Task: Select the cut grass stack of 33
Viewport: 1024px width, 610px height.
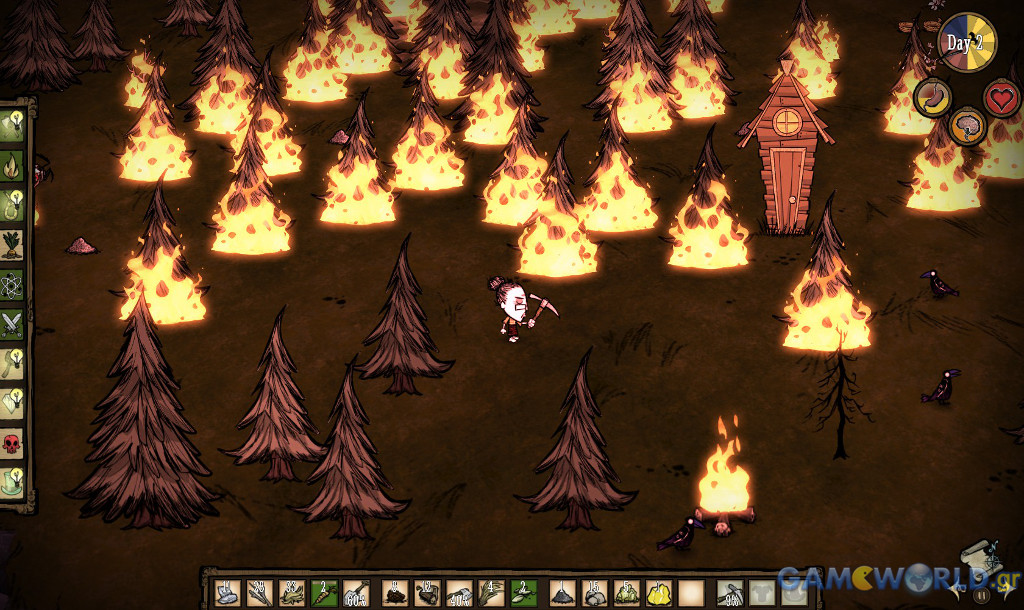Action: click(x=292, y=593)
